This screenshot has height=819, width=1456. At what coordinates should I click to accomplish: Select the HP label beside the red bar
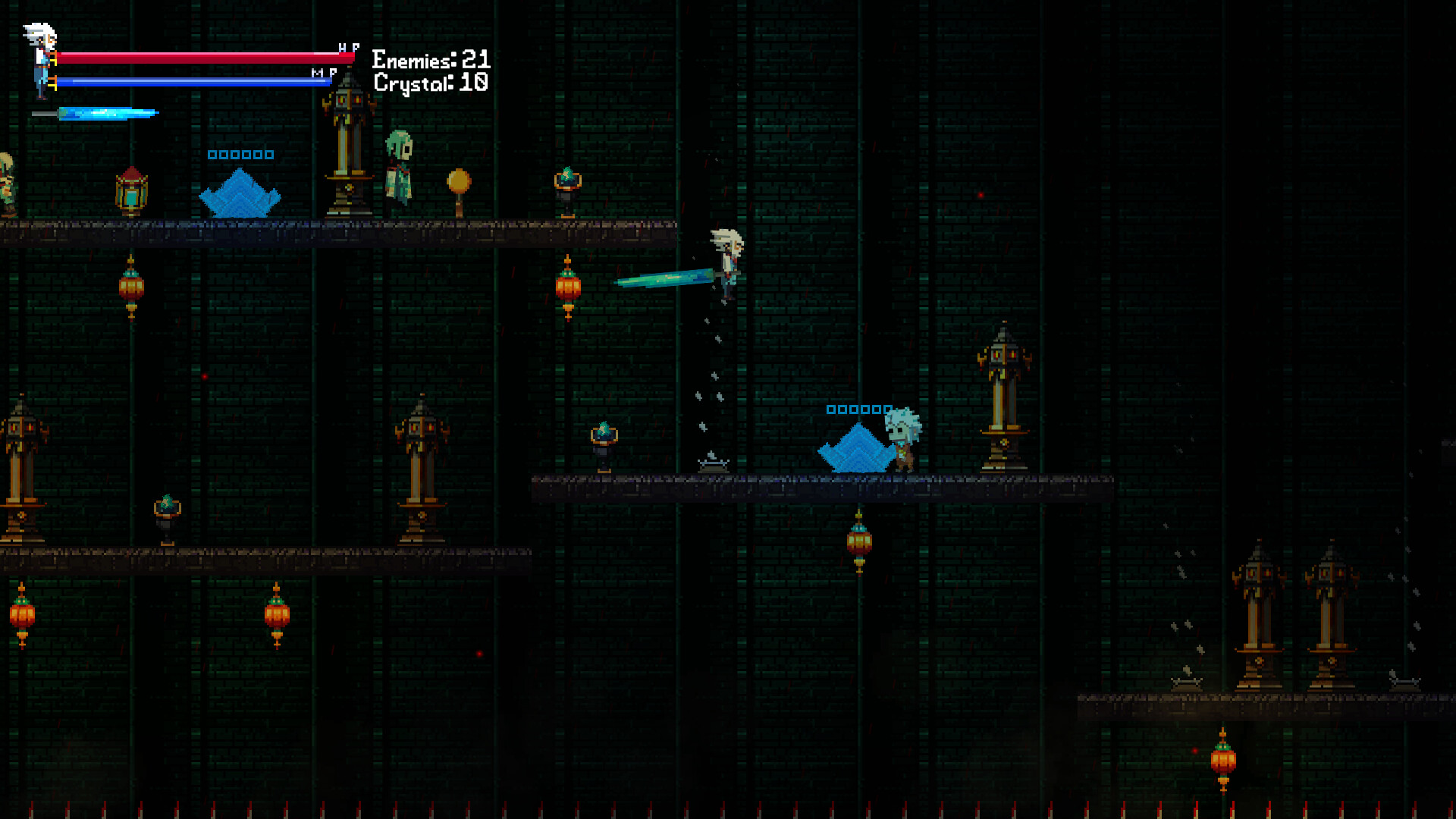click(x=348, y=47)
